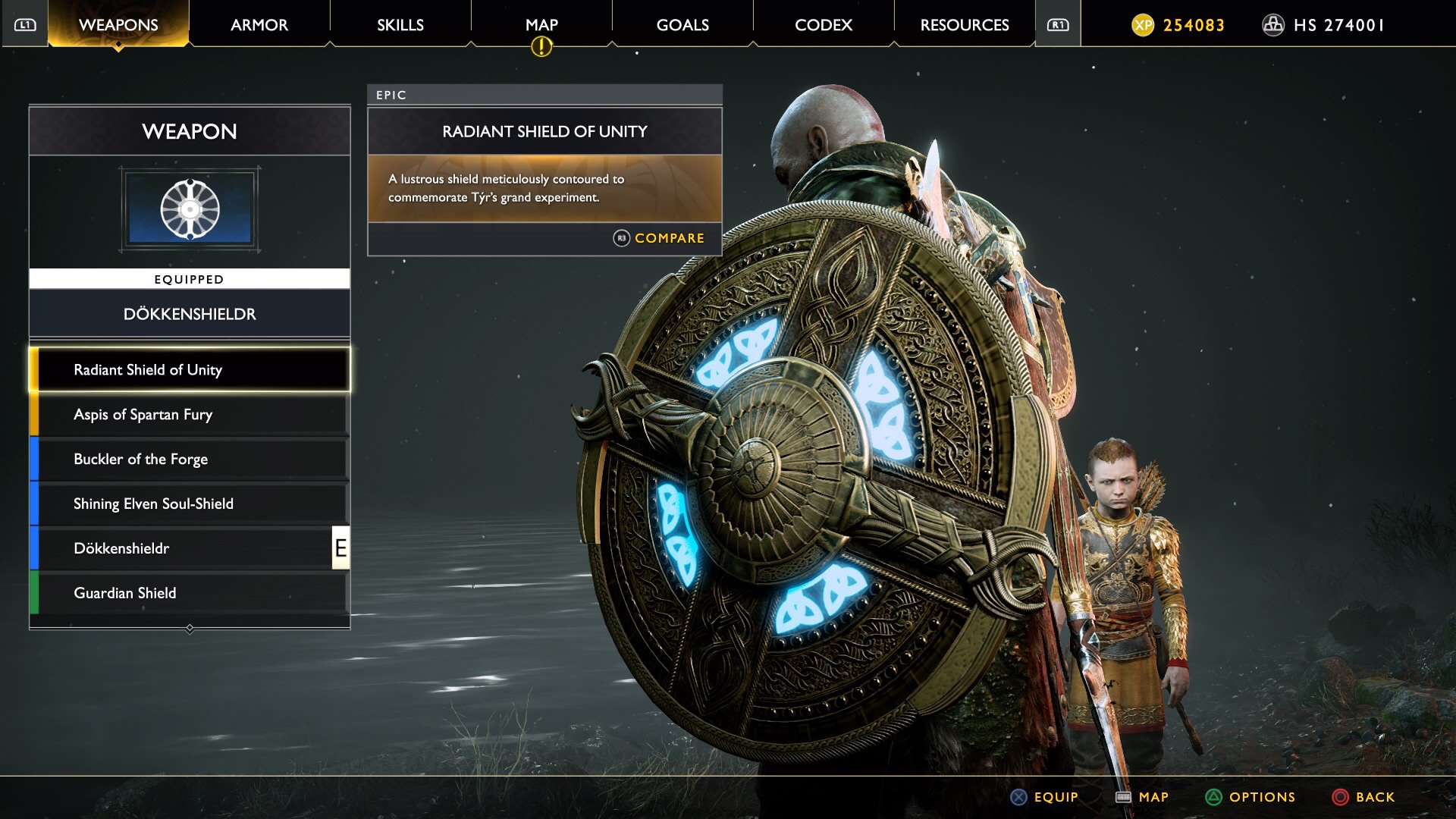Switch to the Codex tab
Viewport: 1456px width, 819px height.
pos(824,25)
